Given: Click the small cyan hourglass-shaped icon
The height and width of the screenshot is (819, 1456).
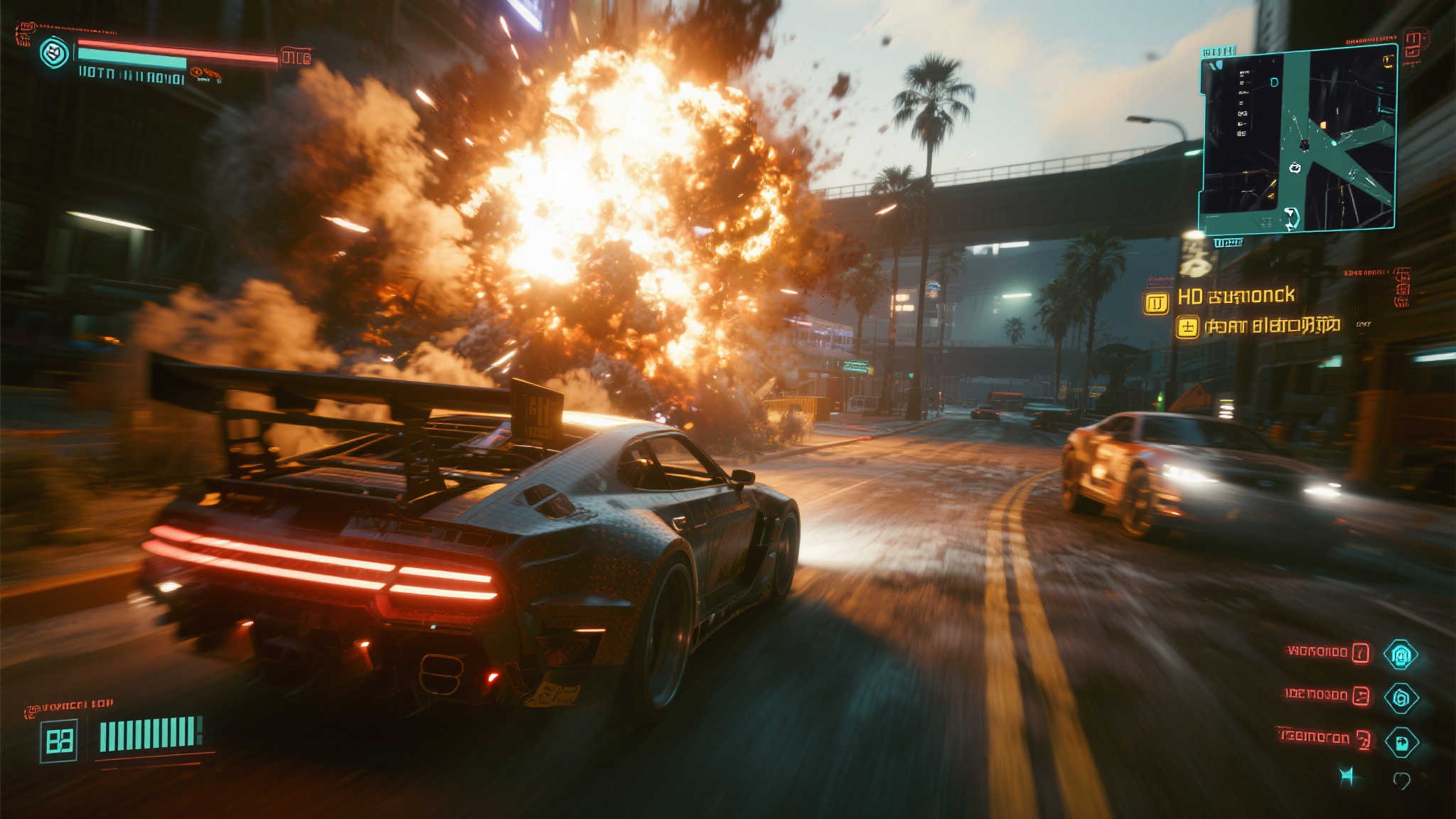Looking at the screenshot, I should (x=1346, y=776).
